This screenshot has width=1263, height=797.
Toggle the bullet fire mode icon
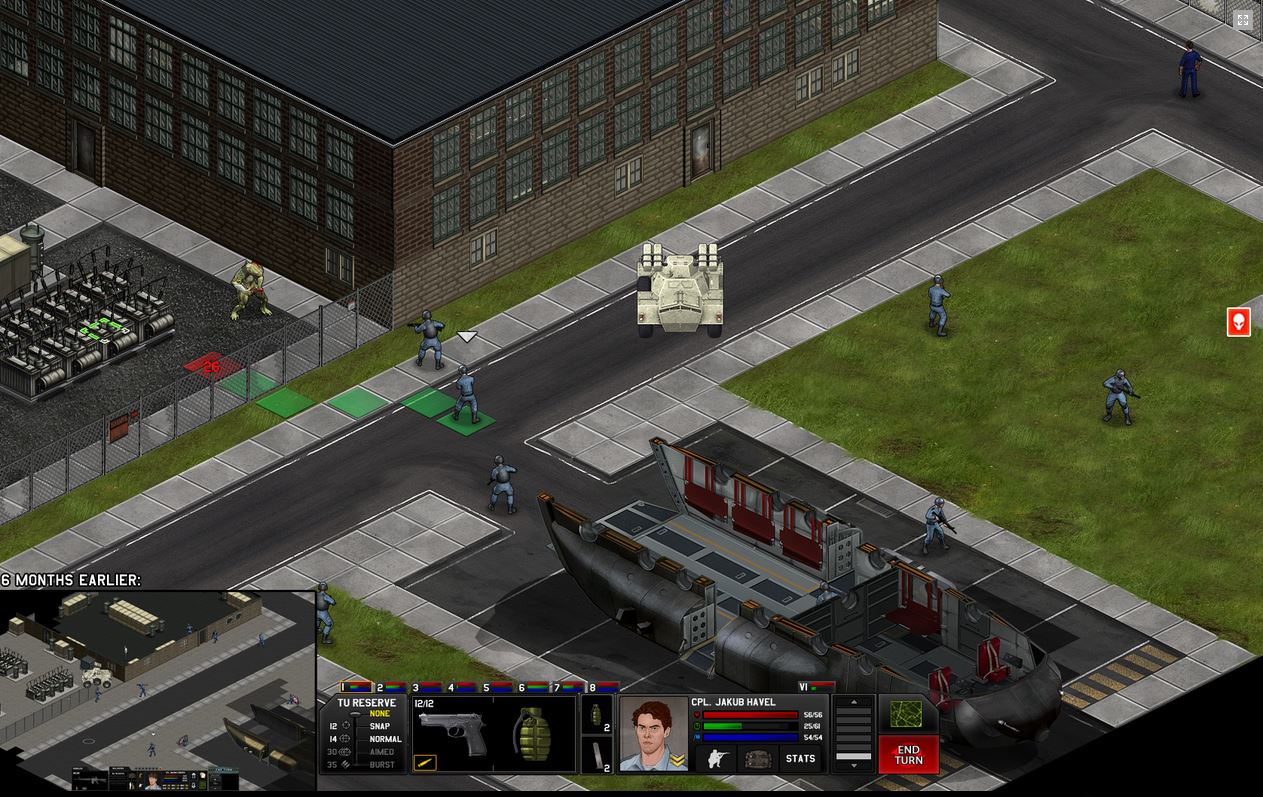(x=425, y=763)
